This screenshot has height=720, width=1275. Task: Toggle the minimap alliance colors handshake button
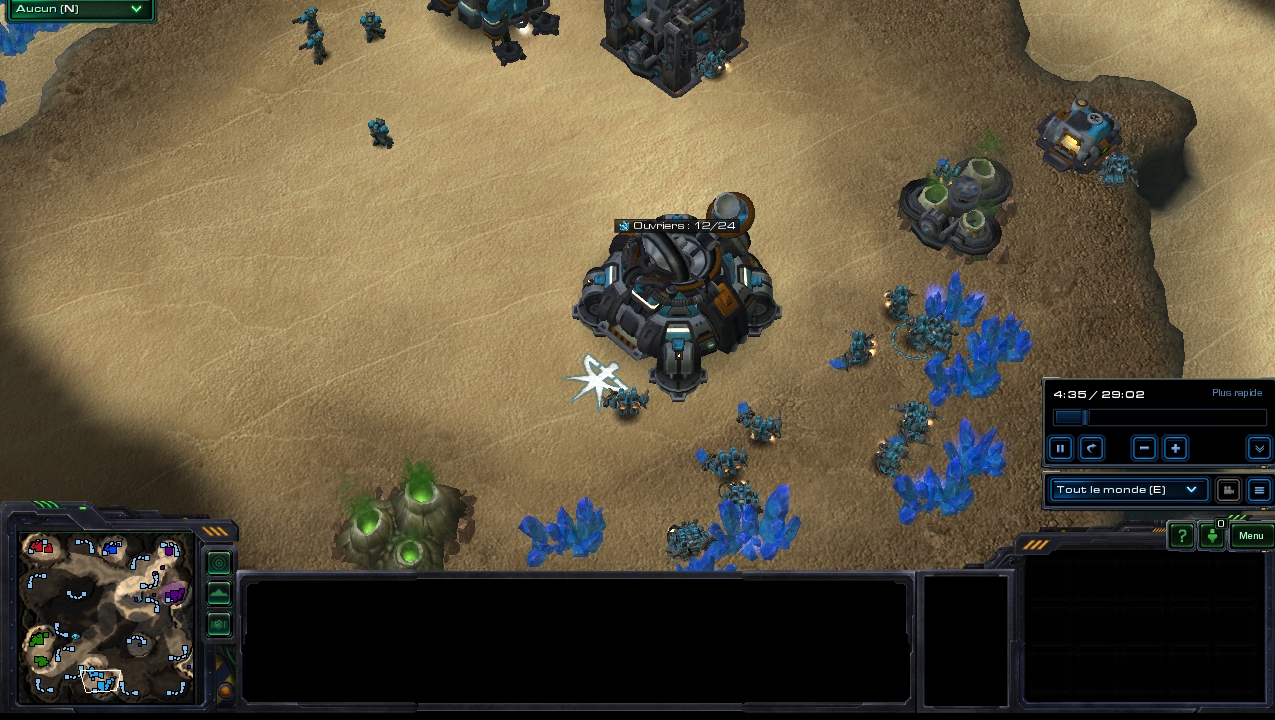[219, 625]
